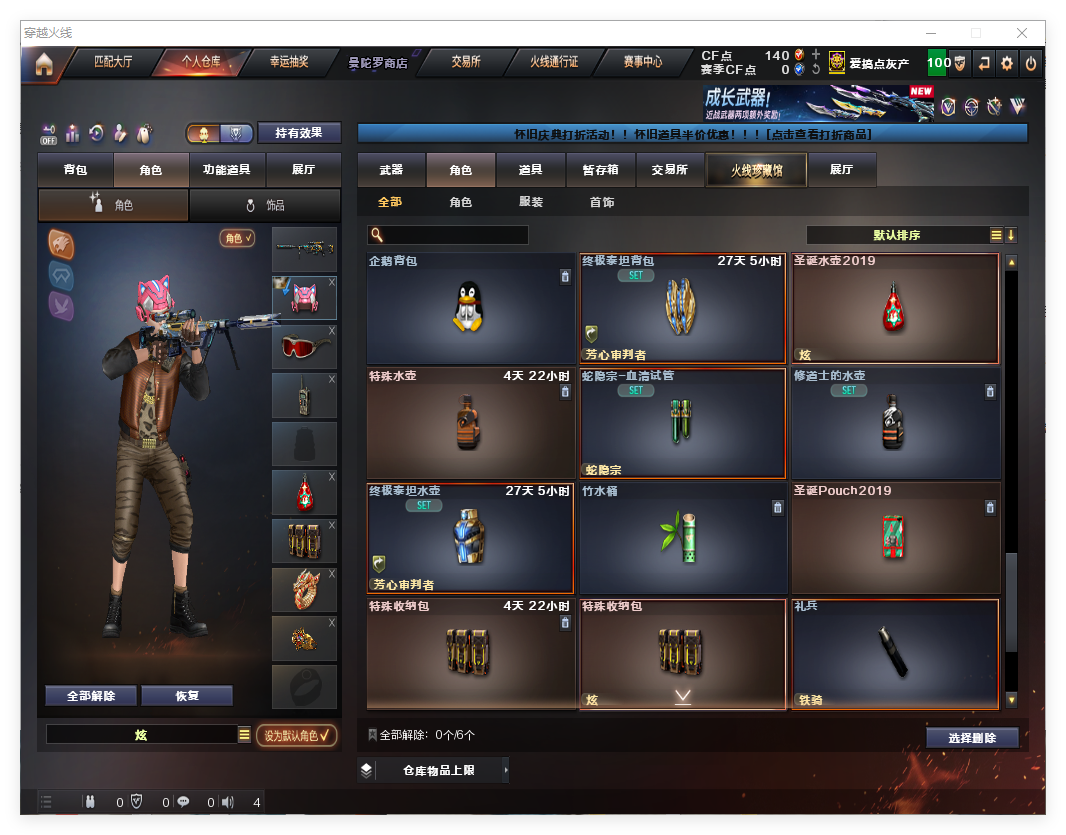Select the 饰品 accessories sub-tab
Image resolution: width=1066 pixels, height=835 pixels.
tap(265, 205)
